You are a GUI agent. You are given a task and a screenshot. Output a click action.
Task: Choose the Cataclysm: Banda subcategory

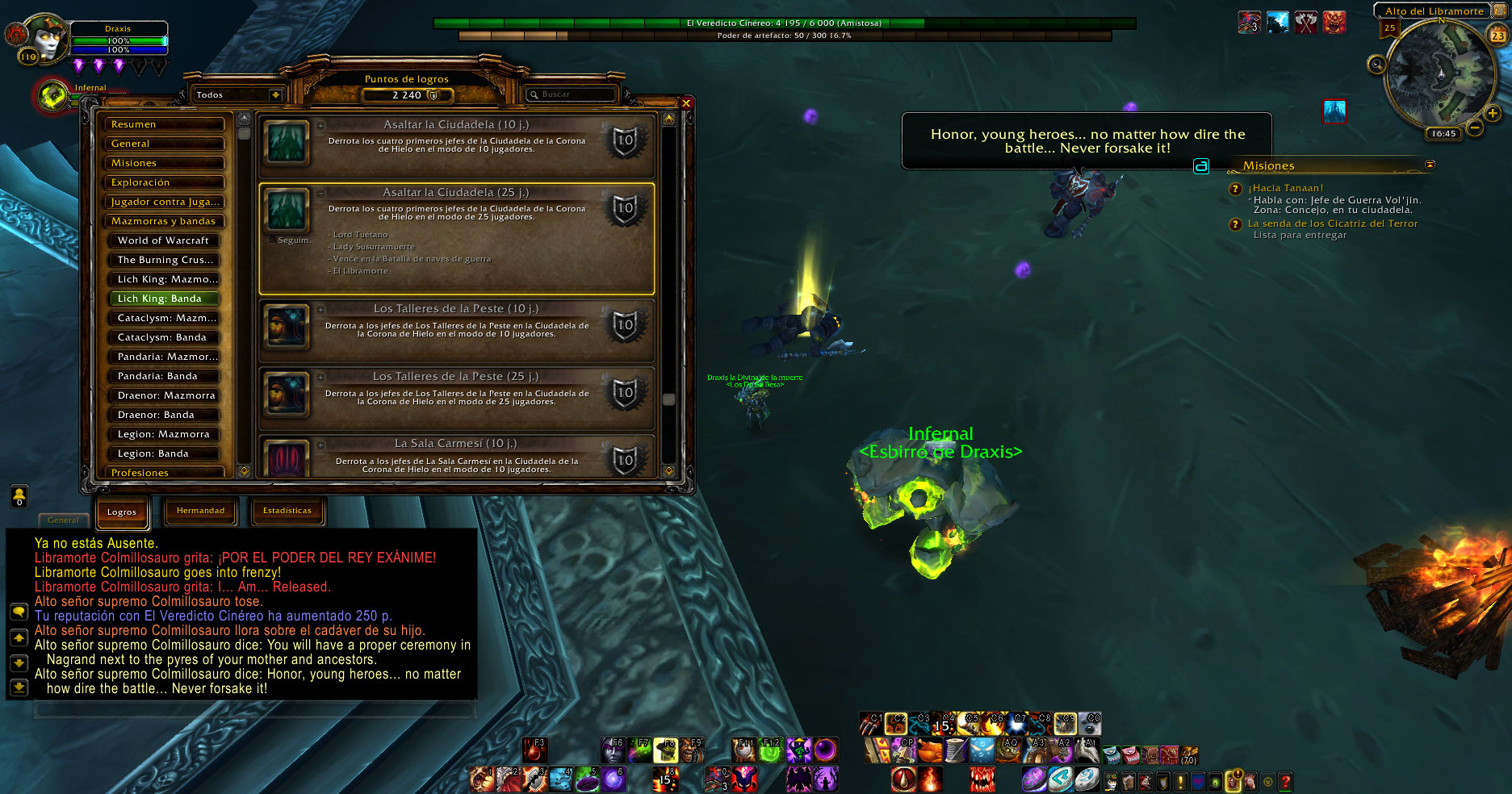[x=165, y=337]
